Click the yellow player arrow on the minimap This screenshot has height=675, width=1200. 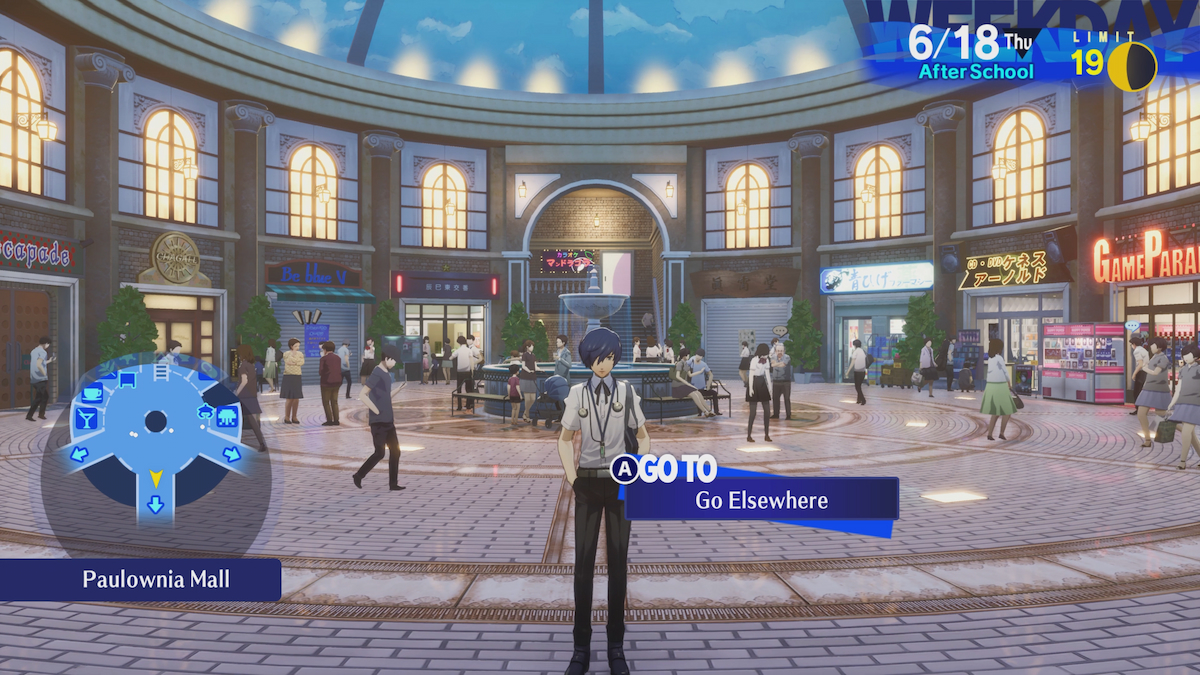pyautogui.click(x=155, y=479)
